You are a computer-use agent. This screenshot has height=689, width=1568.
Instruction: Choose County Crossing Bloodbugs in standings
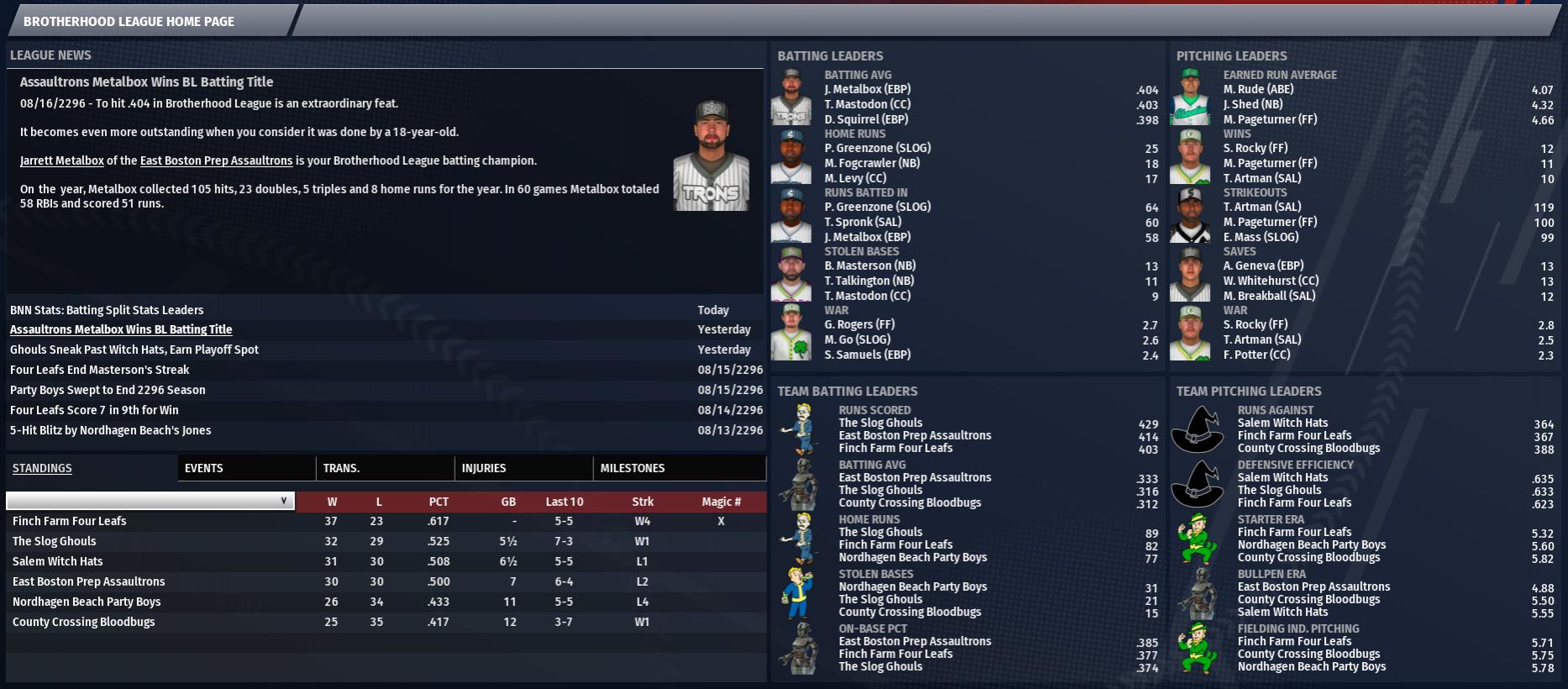(x=83, y=622)
